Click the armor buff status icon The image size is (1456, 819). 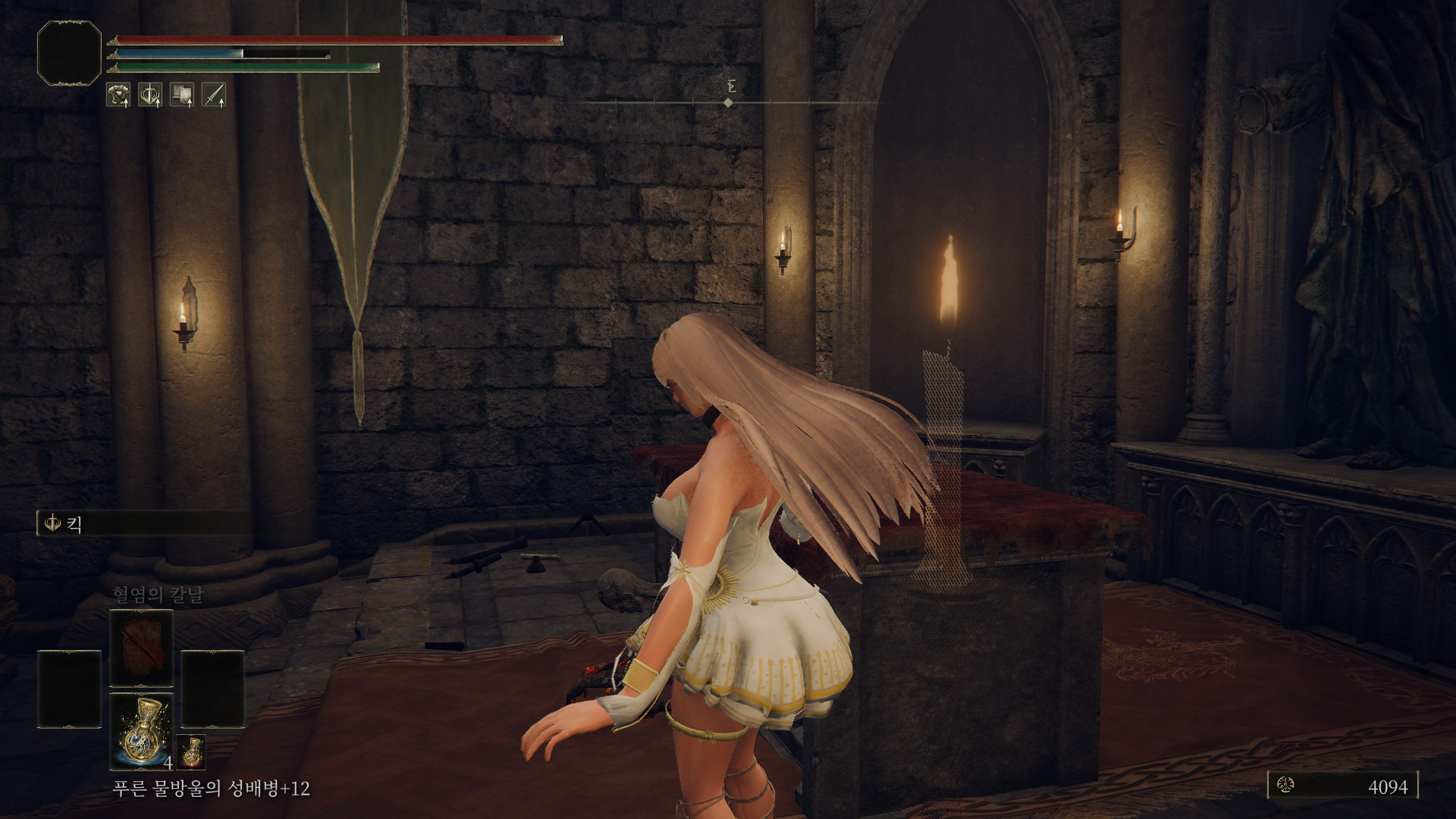point(118,95)
